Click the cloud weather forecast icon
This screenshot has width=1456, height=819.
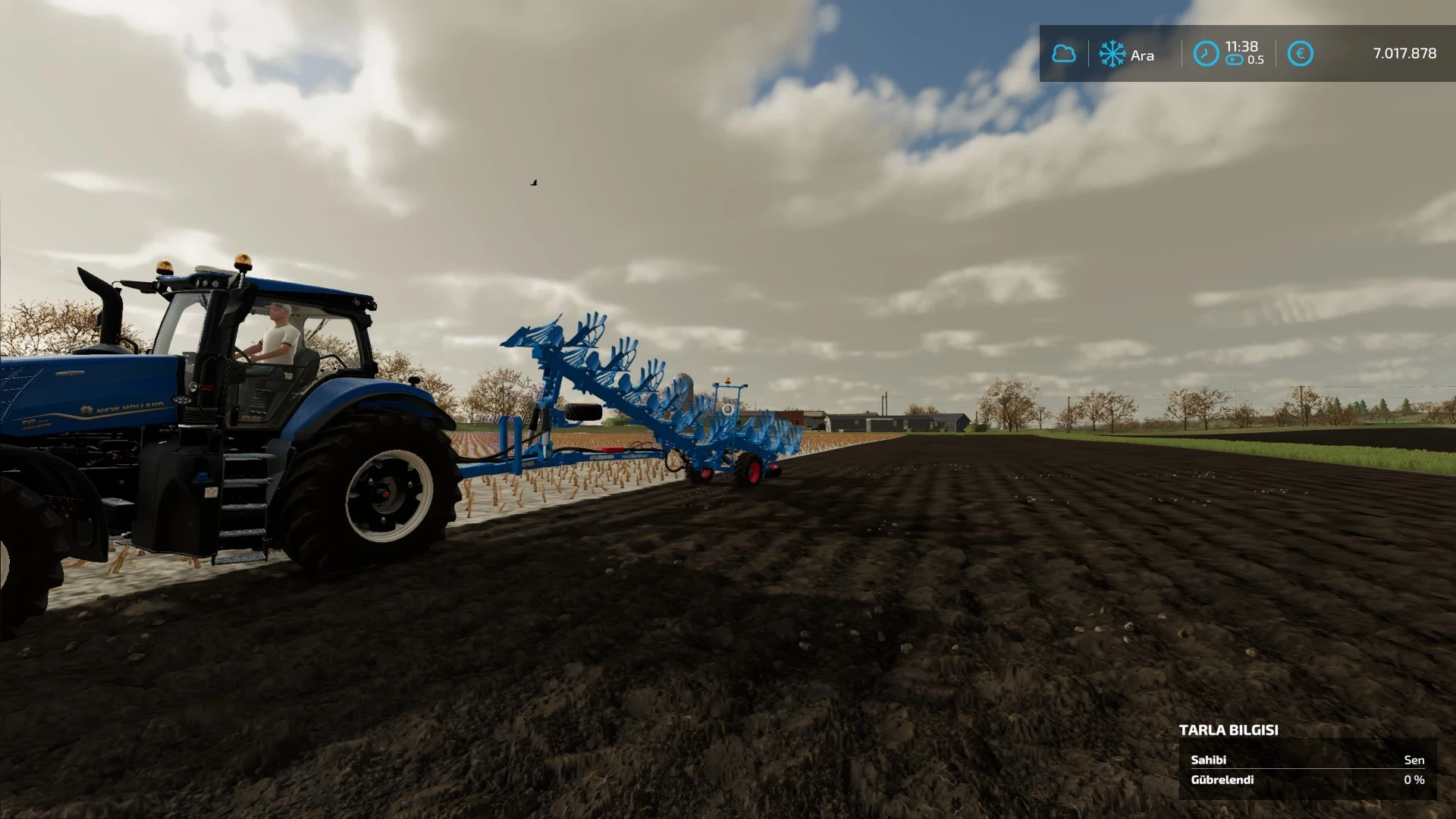click(1065, 54)
